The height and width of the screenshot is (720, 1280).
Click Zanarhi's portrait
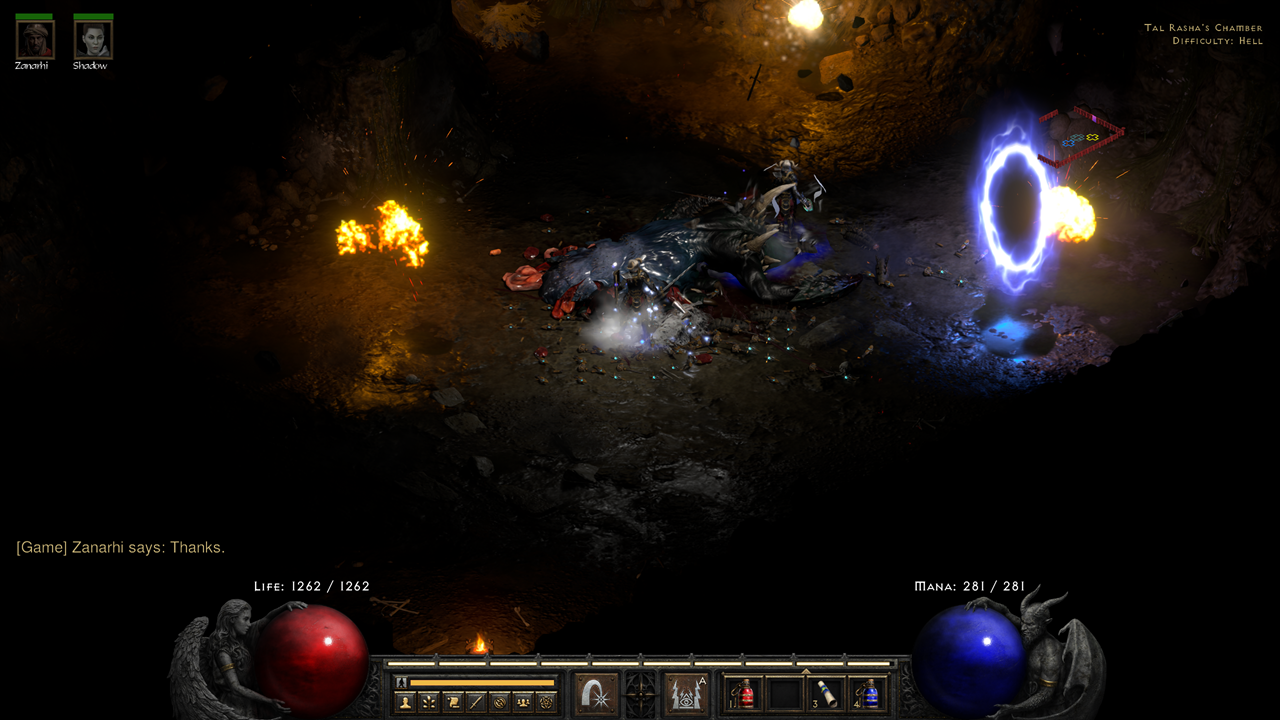click(34, 40)
